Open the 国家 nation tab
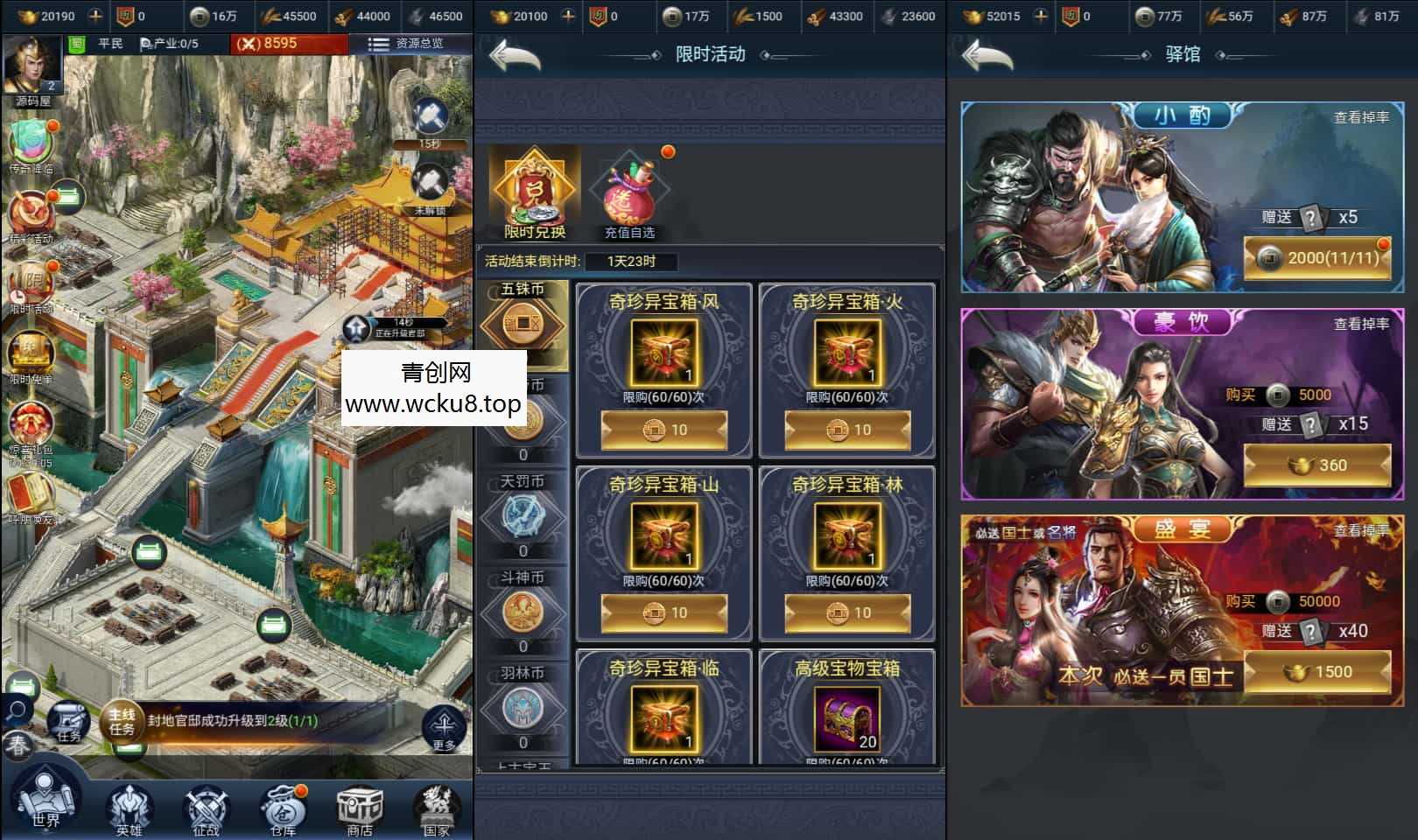The height and width of the screenshot is (840, 1418). pyautogui.click(x=436, y=808)
